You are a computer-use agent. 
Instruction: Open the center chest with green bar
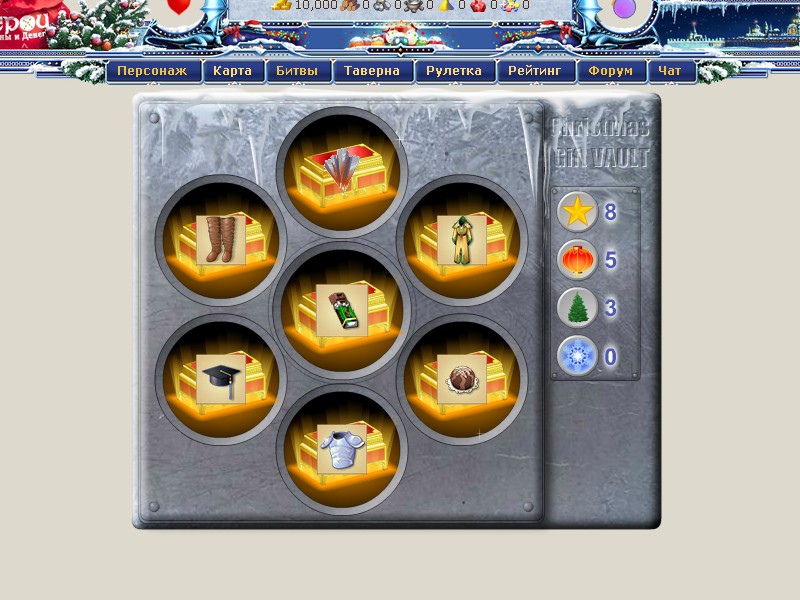tap(342, 310)
